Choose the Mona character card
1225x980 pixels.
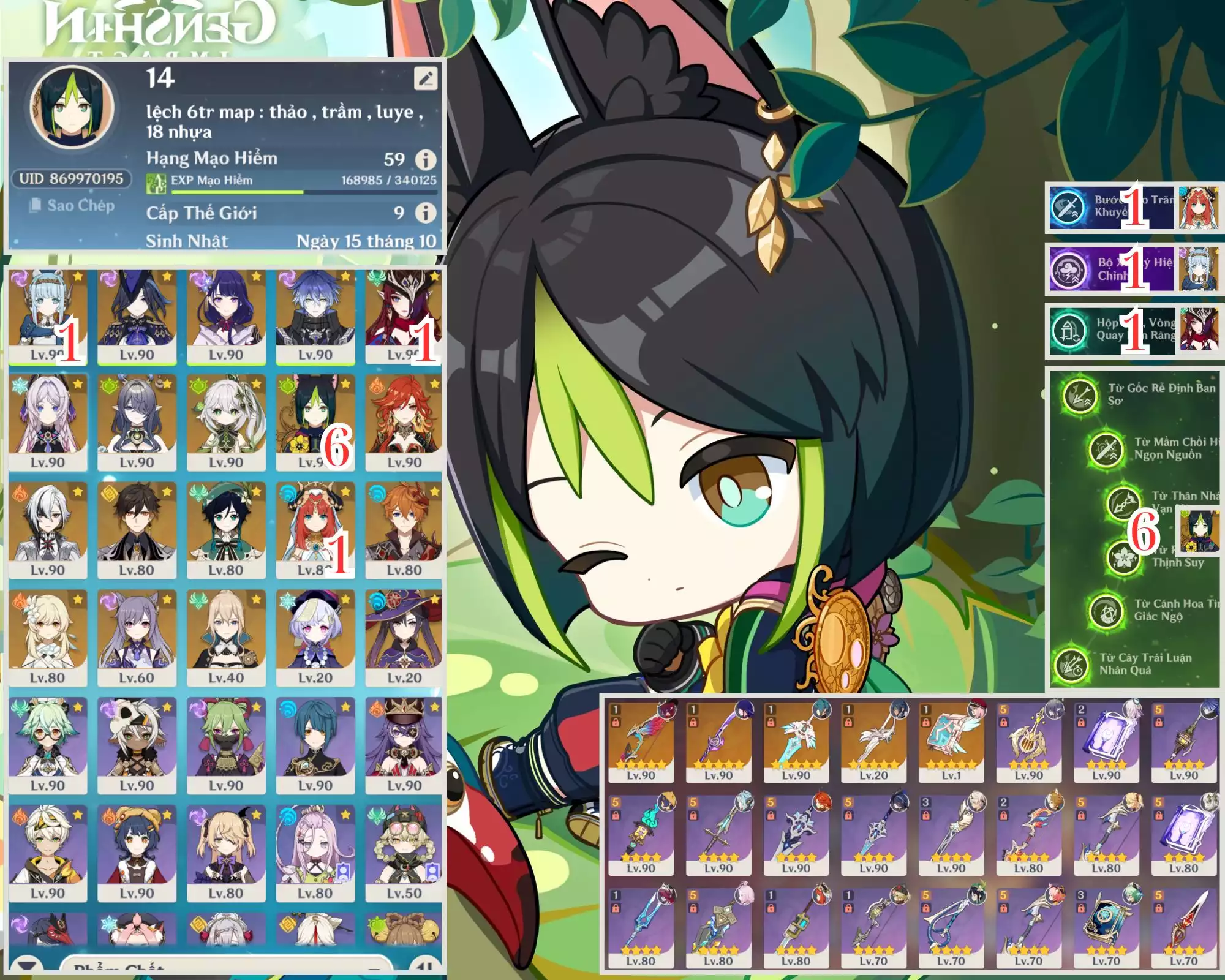click(x=404, y=638)
